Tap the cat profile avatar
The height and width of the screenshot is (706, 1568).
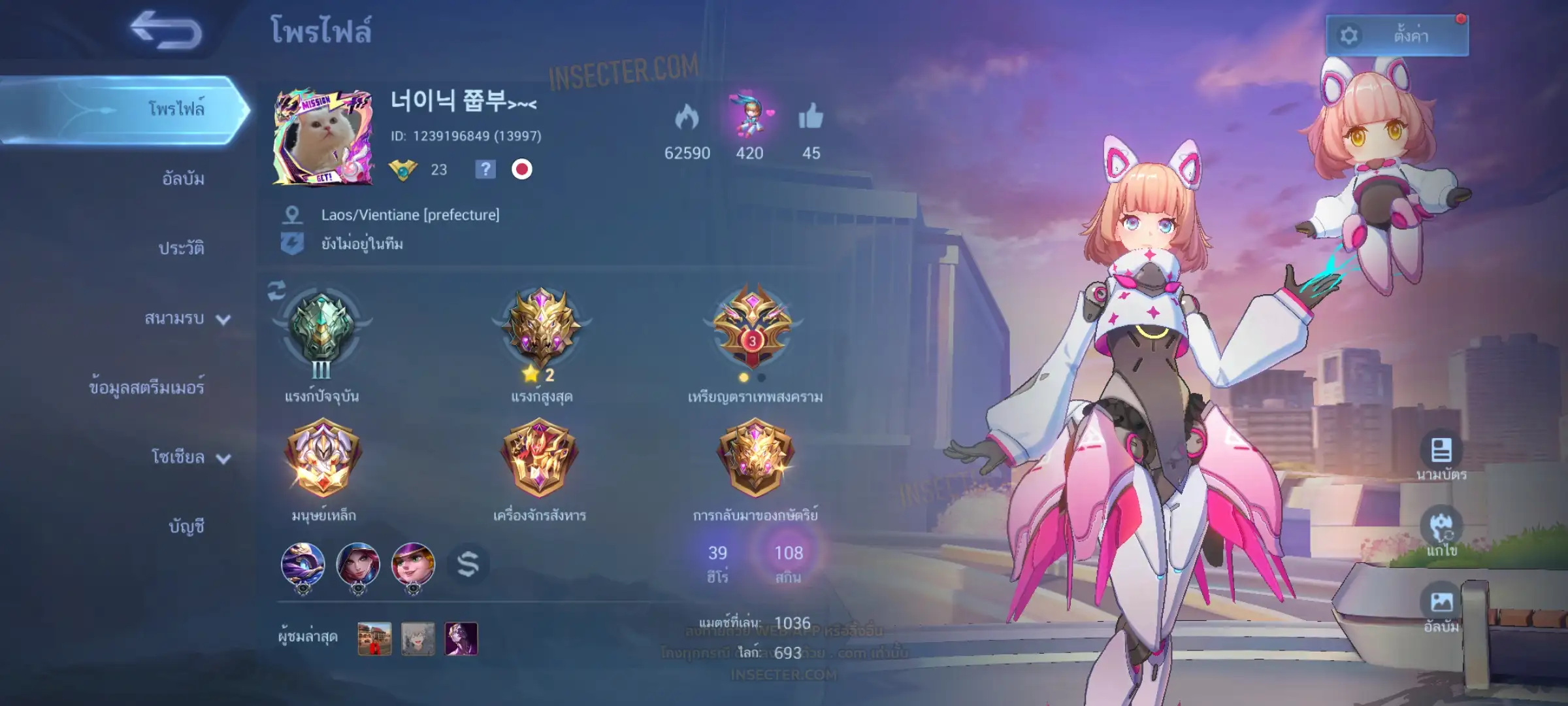click(x=323, y=139)
